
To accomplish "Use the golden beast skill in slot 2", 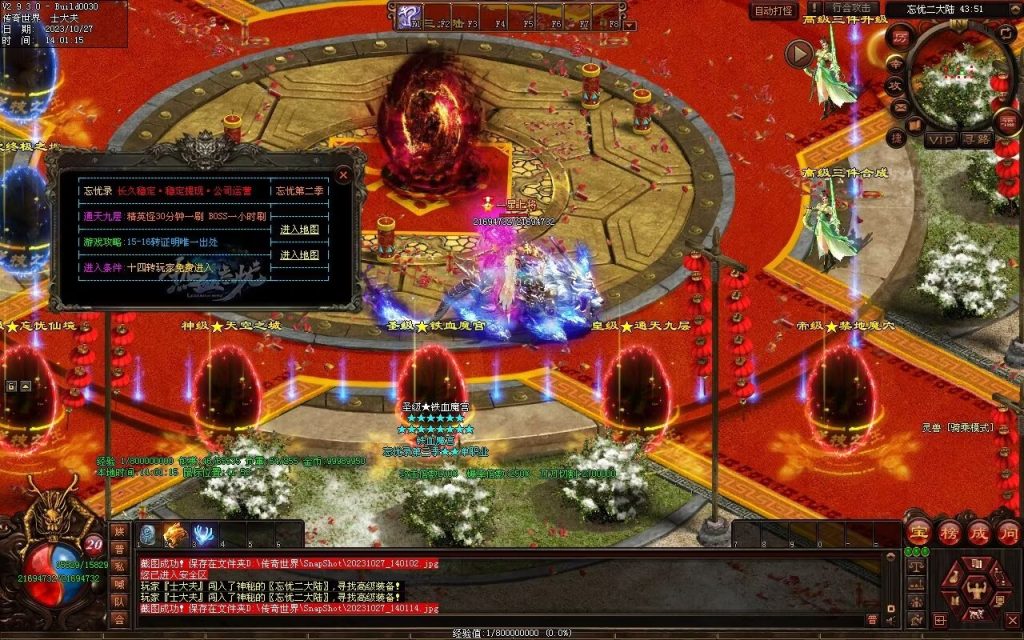I will point(175,534).
